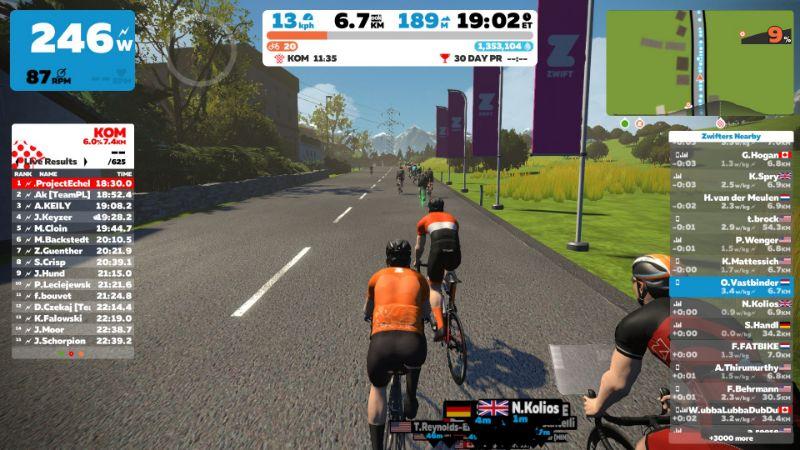Select .ProjectEchel top KOM result
Viewport: 800px width, 450px height.
click(x=72, y=184)
